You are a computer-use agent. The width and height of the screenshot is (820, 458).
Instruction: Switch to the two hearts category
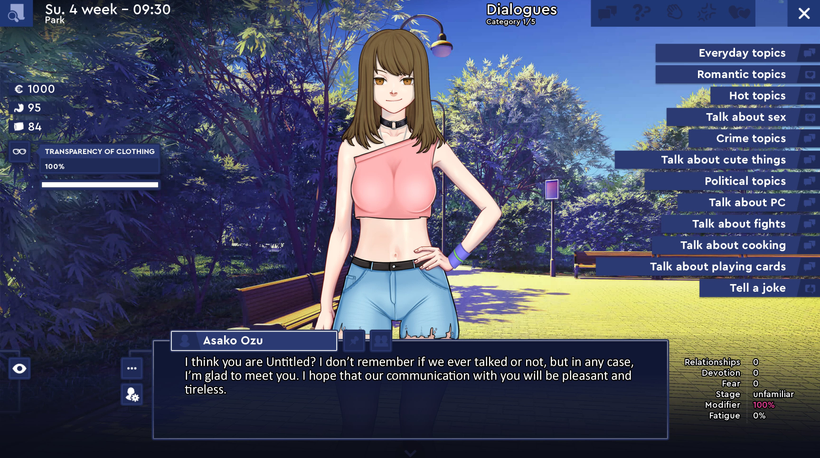(x=740, y=13)
